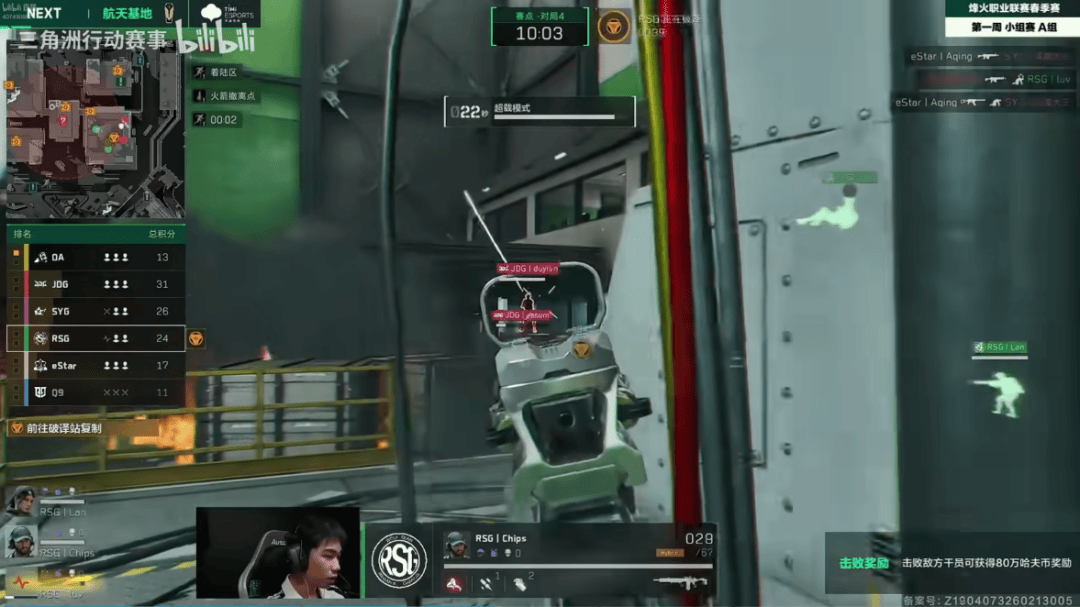Select the DA team row

(96, 257)
